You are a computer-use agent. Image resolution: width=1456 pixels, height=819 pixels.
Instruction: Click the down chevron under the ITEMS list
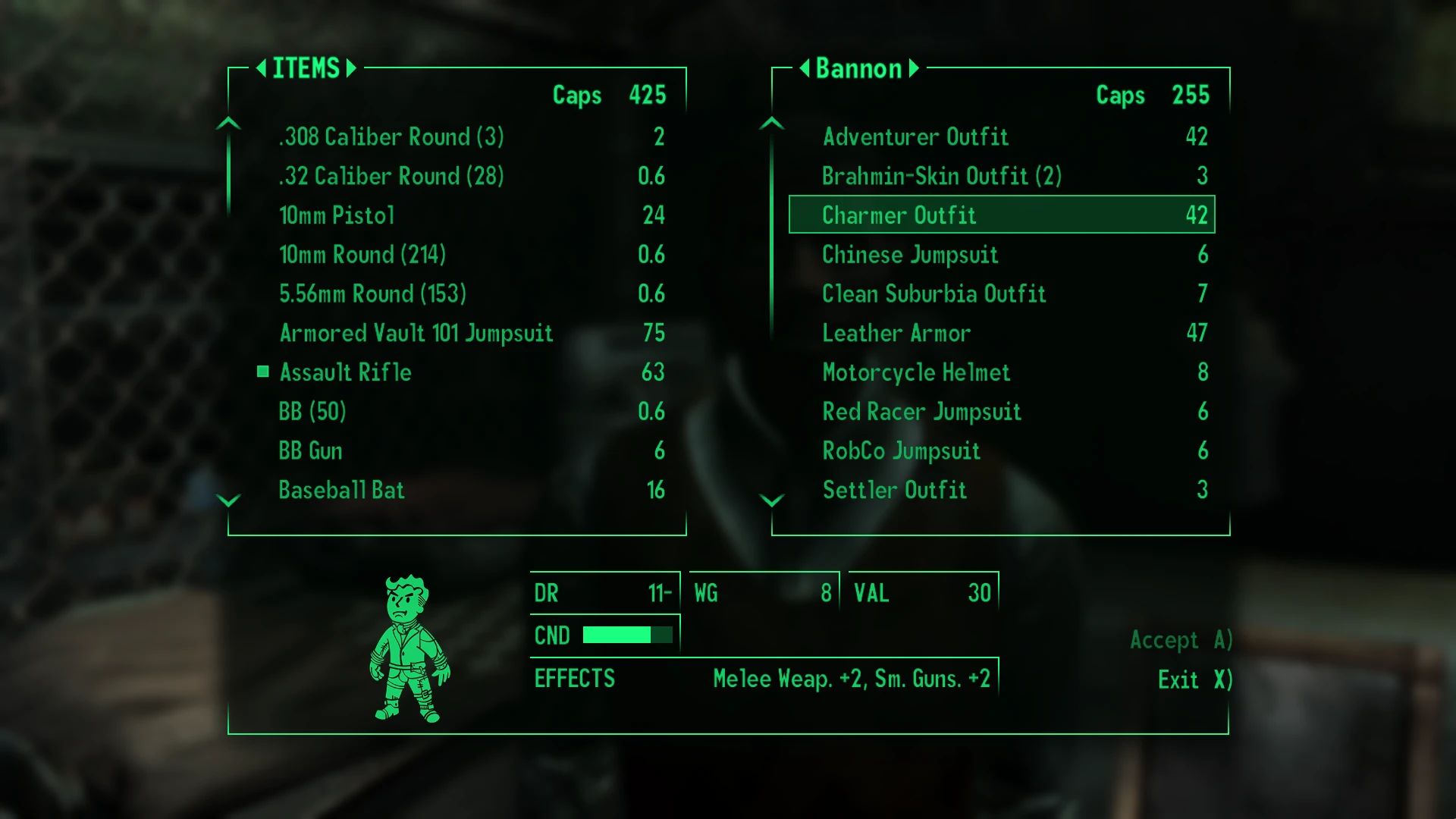[227, 500]
